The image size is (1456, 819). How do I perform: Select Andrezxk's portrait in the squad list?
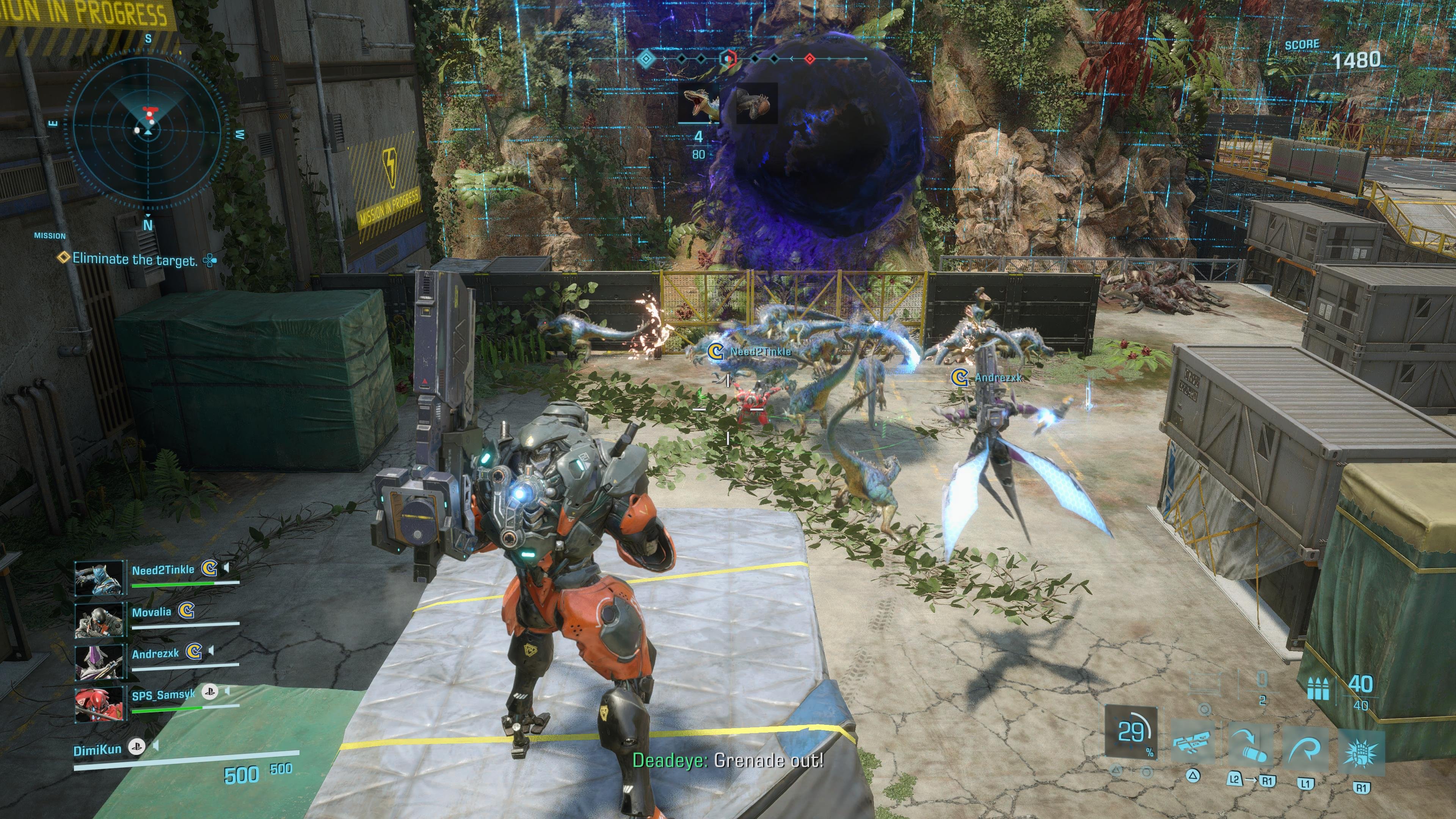(99, 661)
